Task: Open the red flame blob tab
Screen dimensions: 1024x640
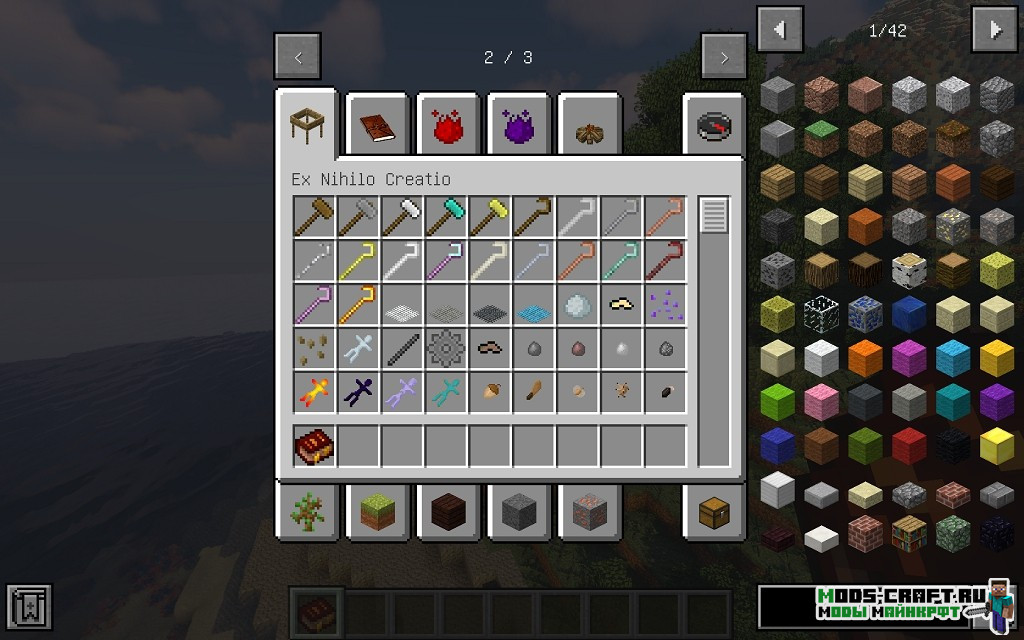Action: tap(449, 125)
